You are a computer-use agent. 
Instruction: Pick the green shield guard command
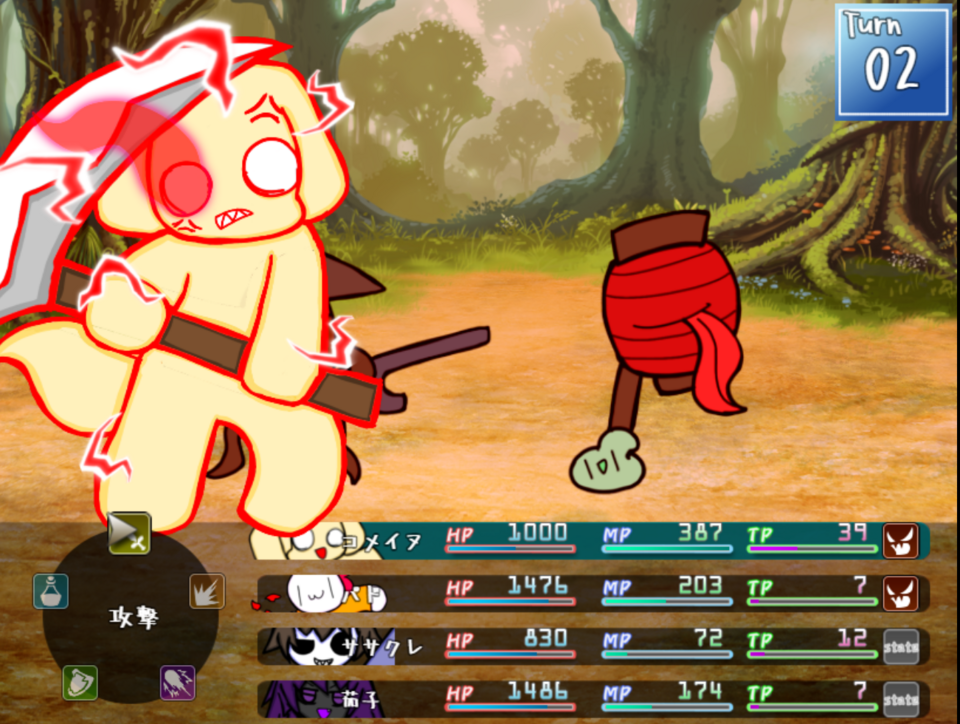click(x=80, y=683)
